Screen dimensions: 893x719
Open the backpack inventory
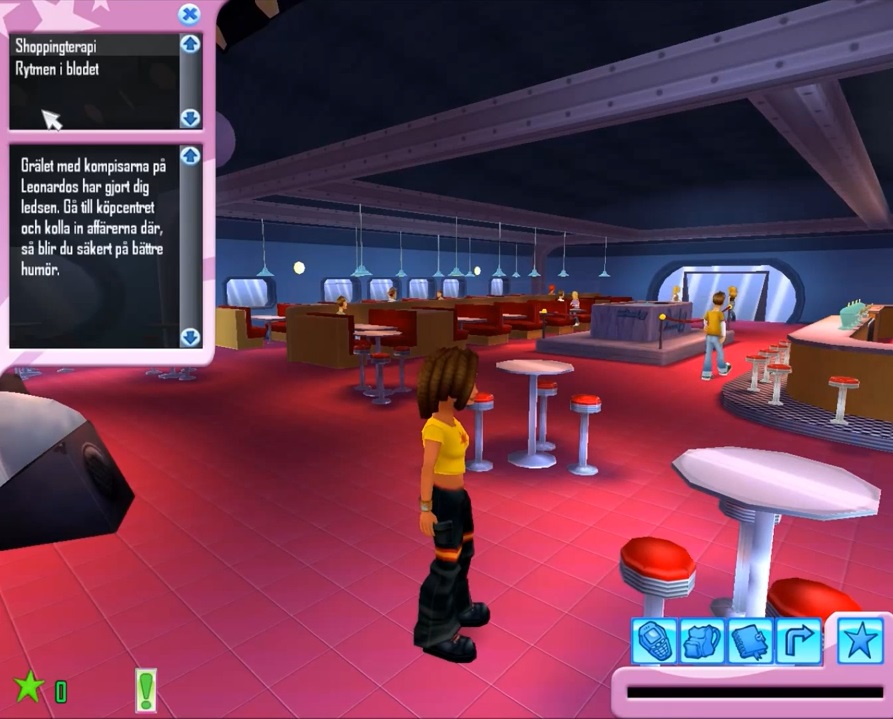point(703,641)
